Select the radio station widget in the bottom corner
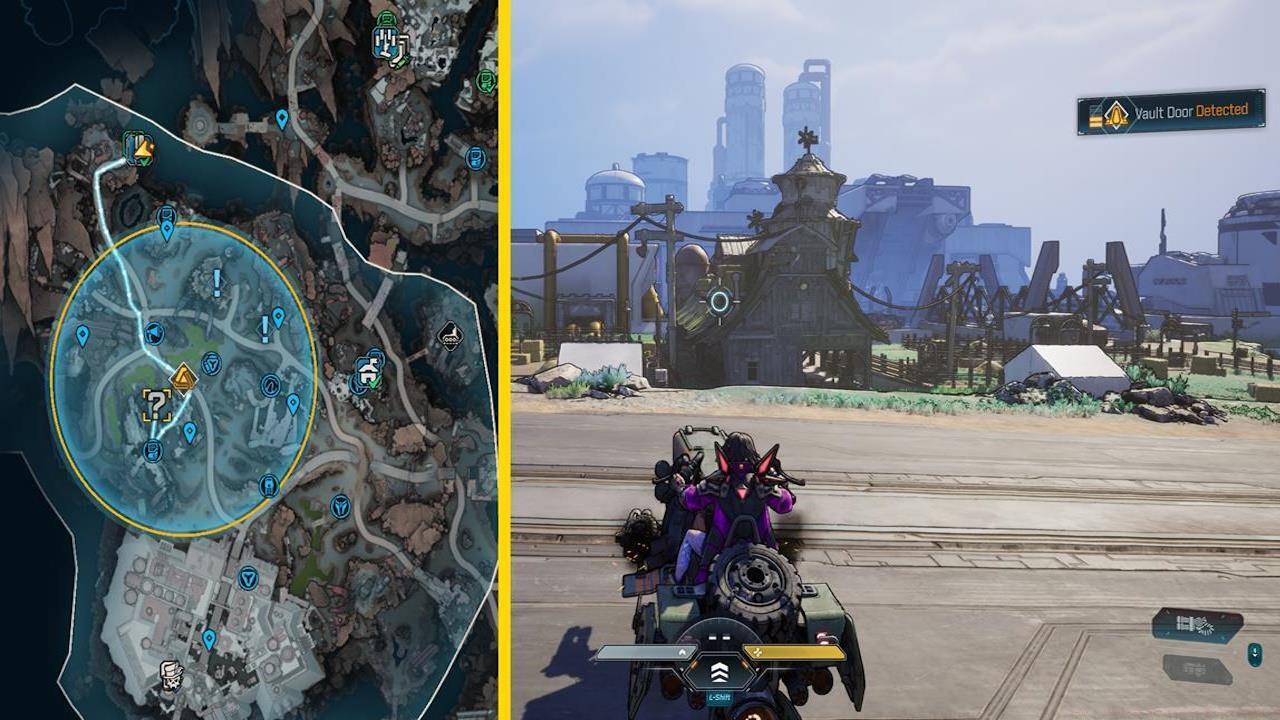The height and width of the screenshot is (720, 1280). [1196, 625]
